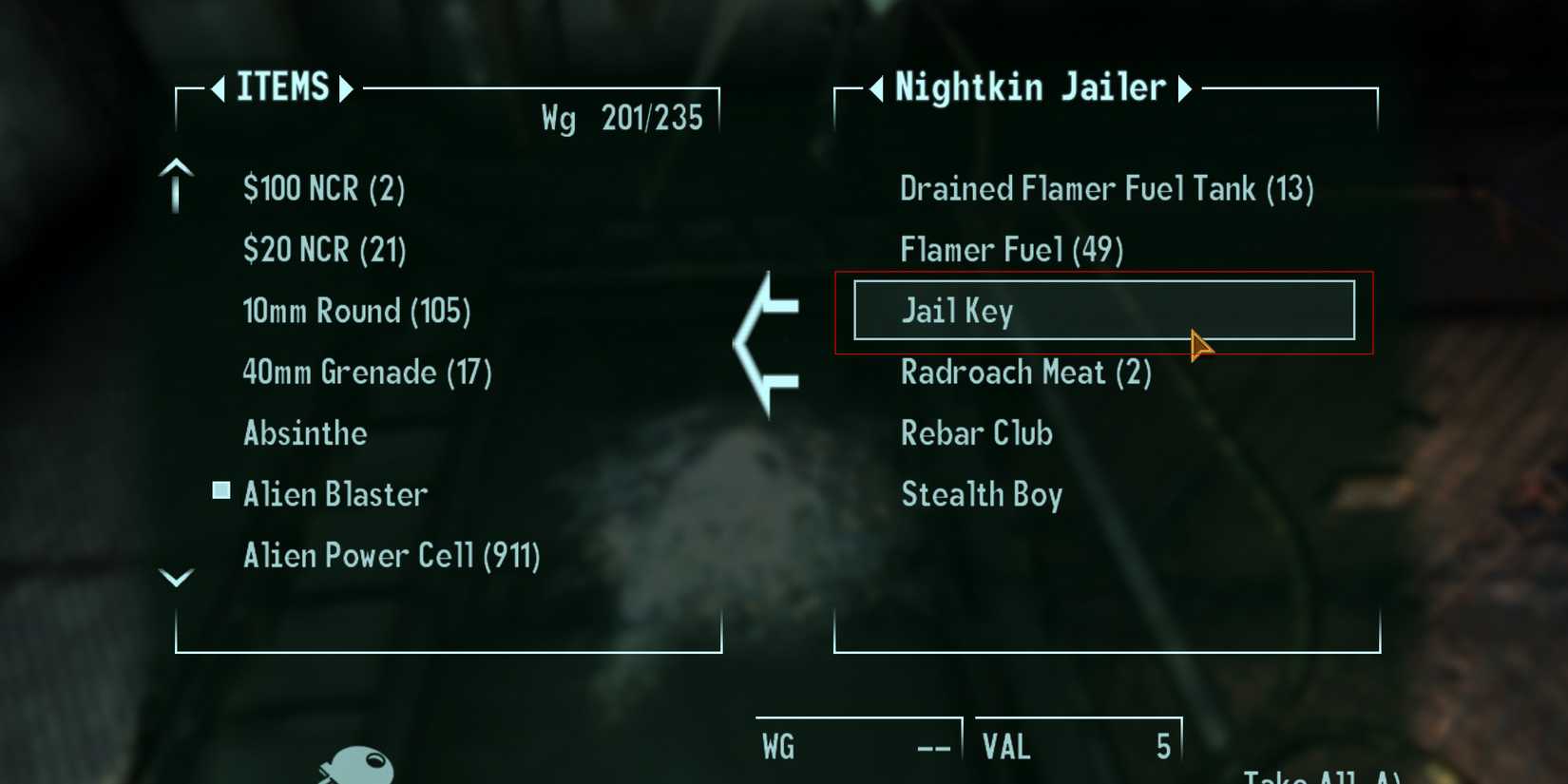This screenshot has width=1568, height=784.
Task: Choose Radroach Meat from the jailer list
Action: 1025,373
